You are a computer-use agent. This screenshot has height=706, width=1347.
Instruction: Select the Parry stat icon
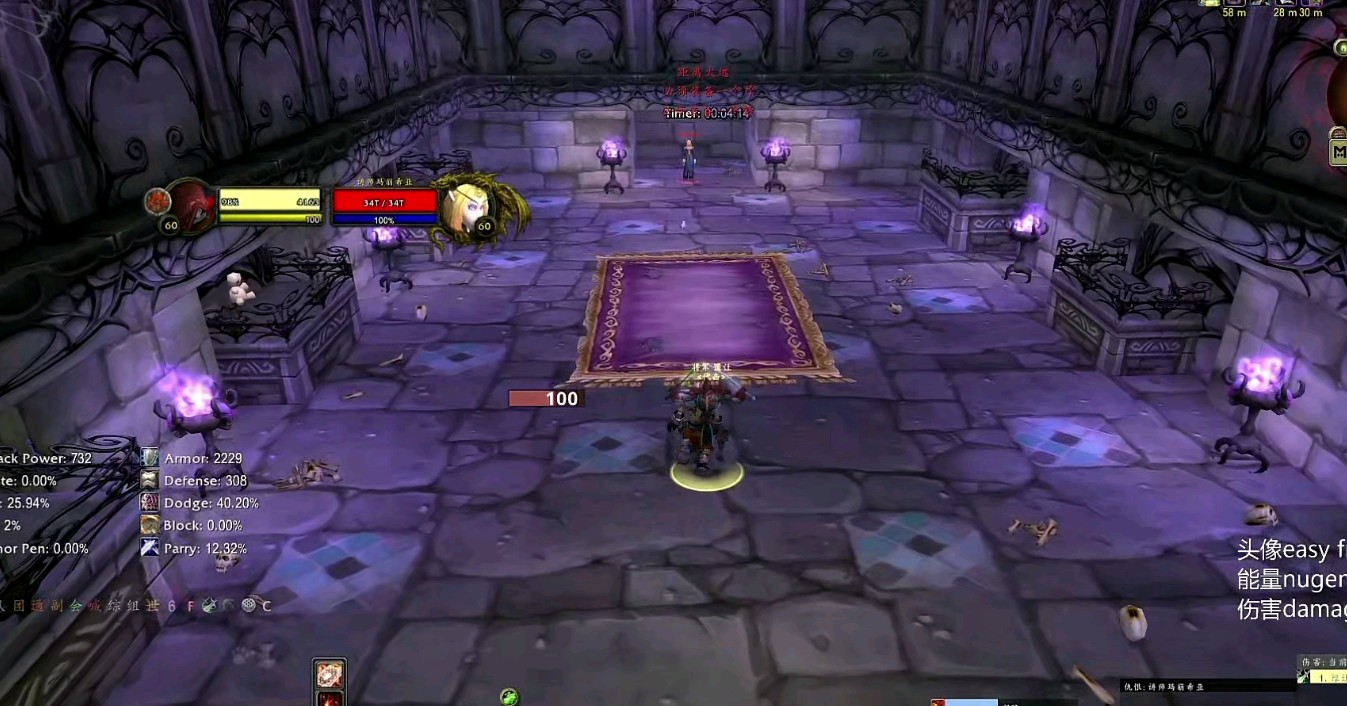pyautogui.click(x=150, y=547)
